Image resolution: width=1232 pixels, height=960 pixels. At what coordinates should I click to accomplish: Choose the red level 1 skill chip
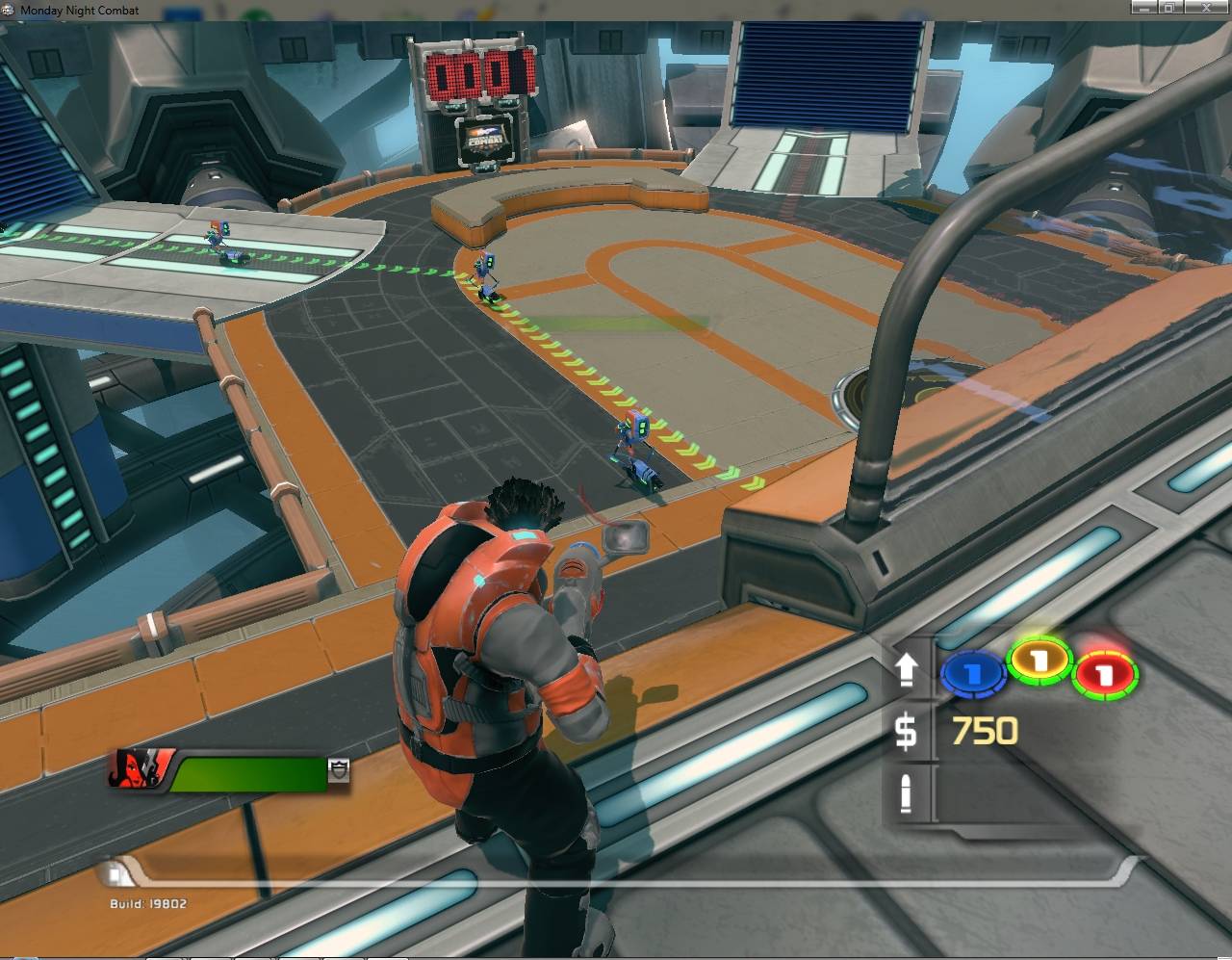(1105, 673)
